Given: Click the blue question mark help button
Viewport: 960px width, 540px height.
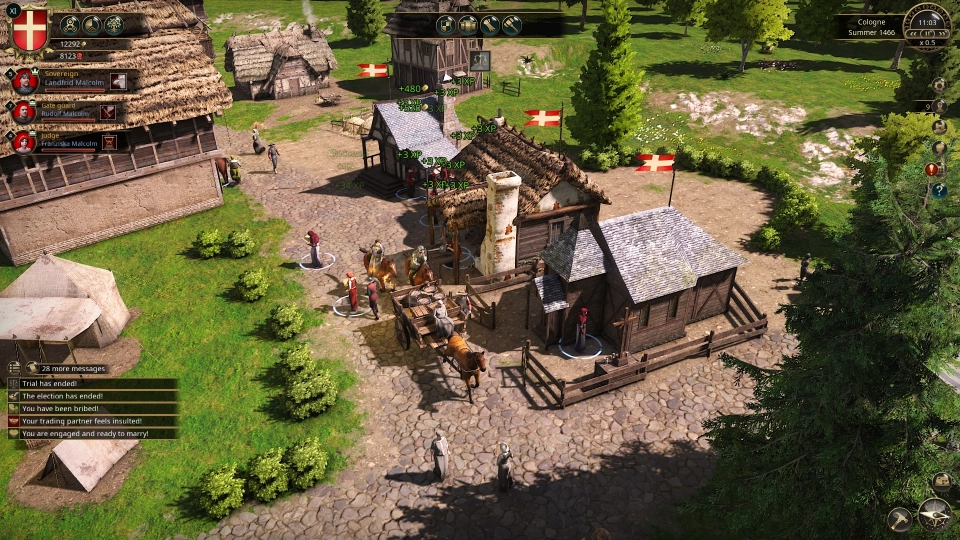Looking at the screenshot, I should [939, 190].
